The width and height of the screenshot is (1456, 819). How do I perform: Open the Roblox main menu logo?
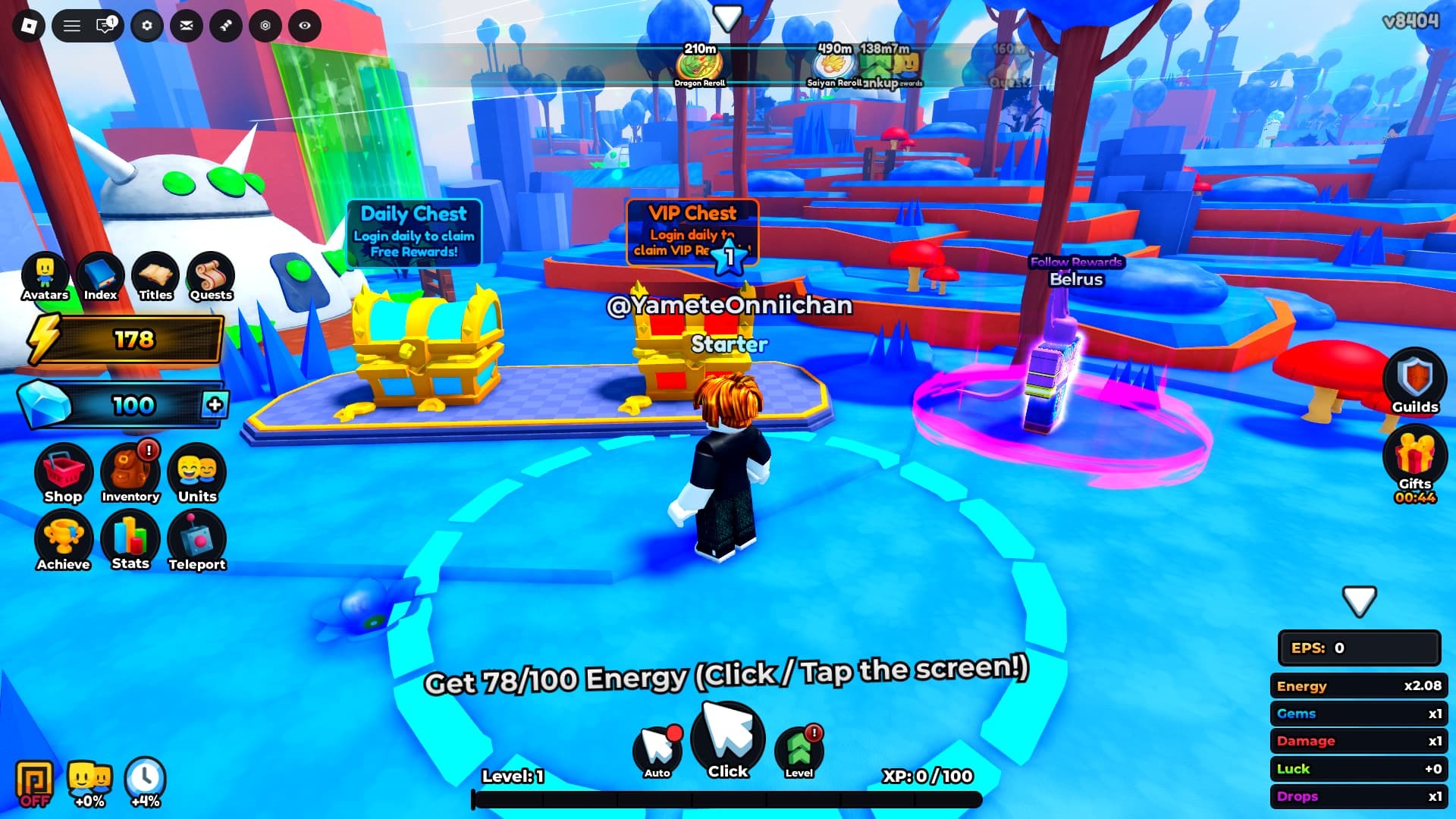tap(29, 26)
